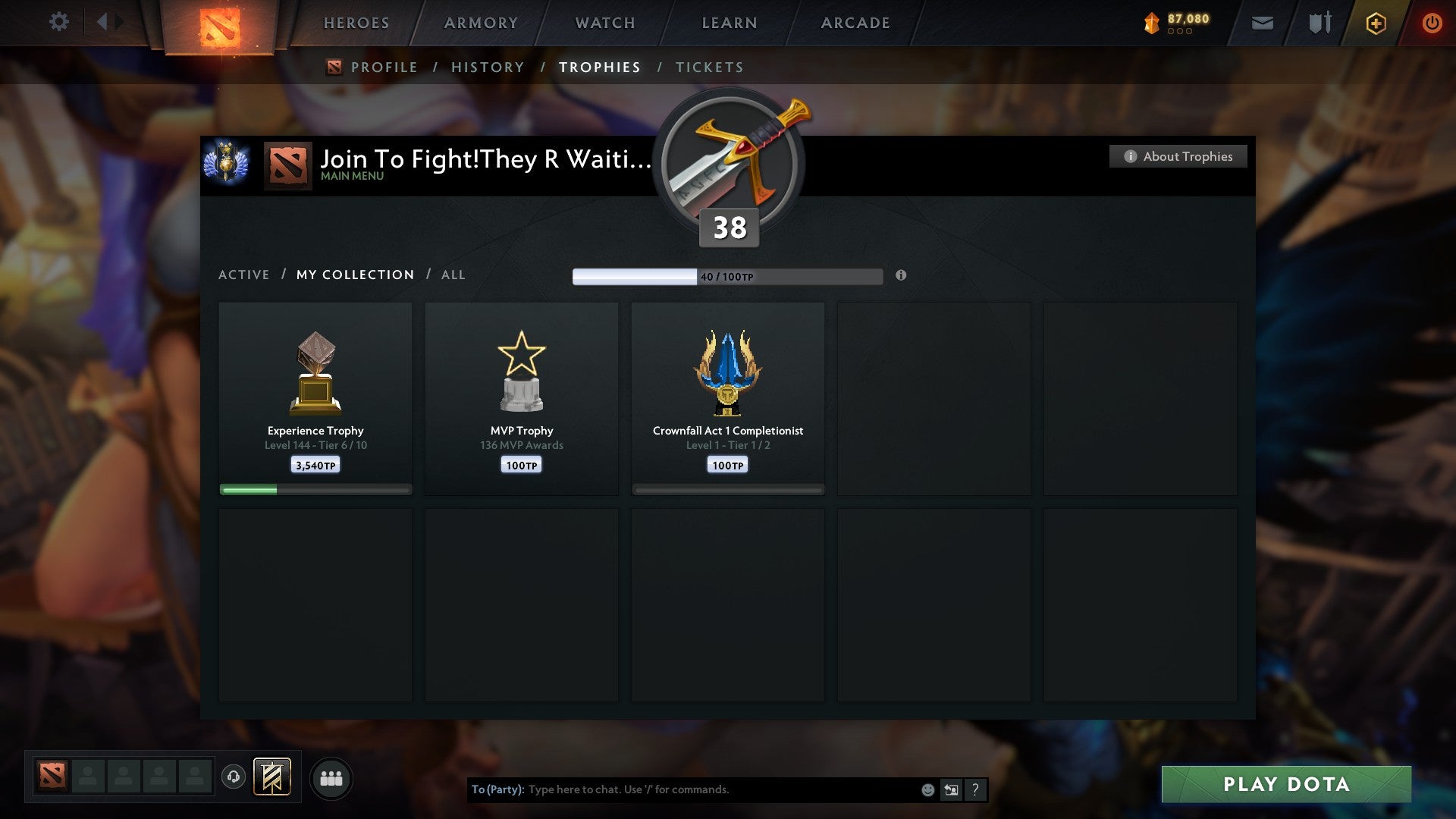Open the settings gear
1456x819 pixels.
click(59, 23)
